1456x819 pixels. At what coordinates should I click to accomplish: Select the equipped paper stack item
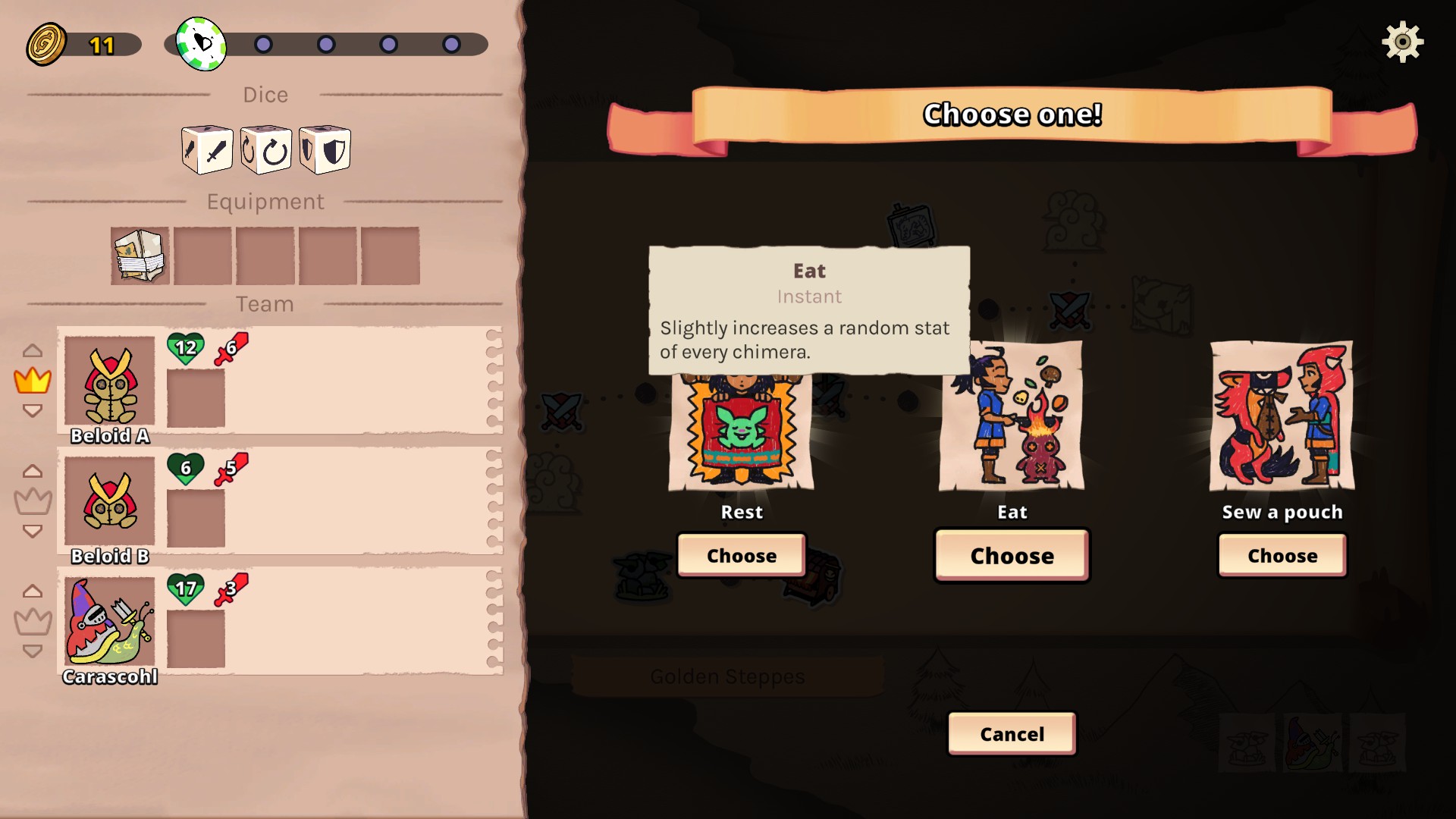(140, 256)
